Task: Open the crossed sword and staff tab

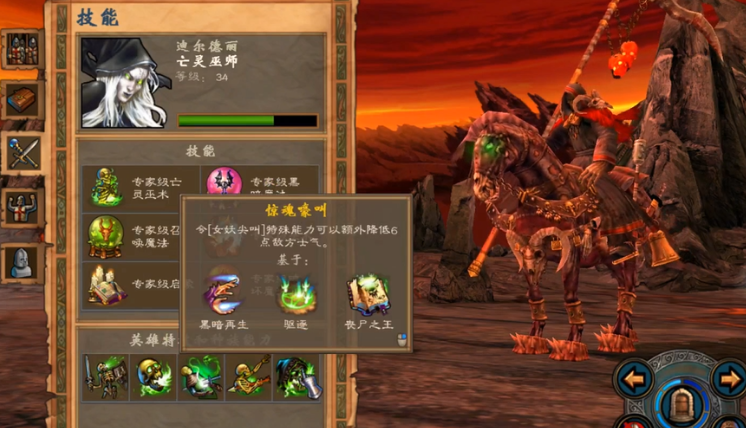Action: pyautogui.click(x=22, y=153)
